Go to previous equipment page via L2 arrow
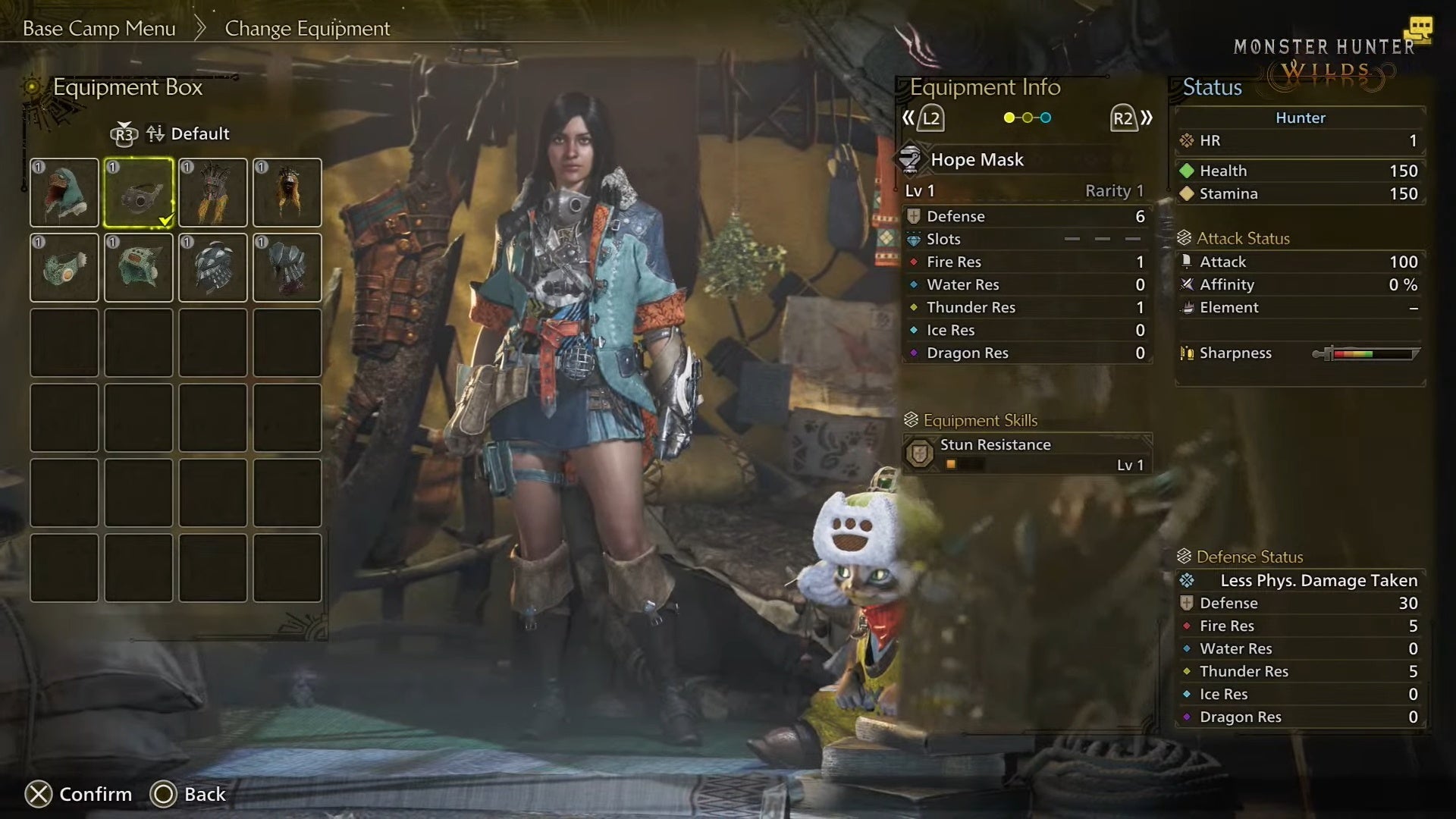 [x=927, y=118]
